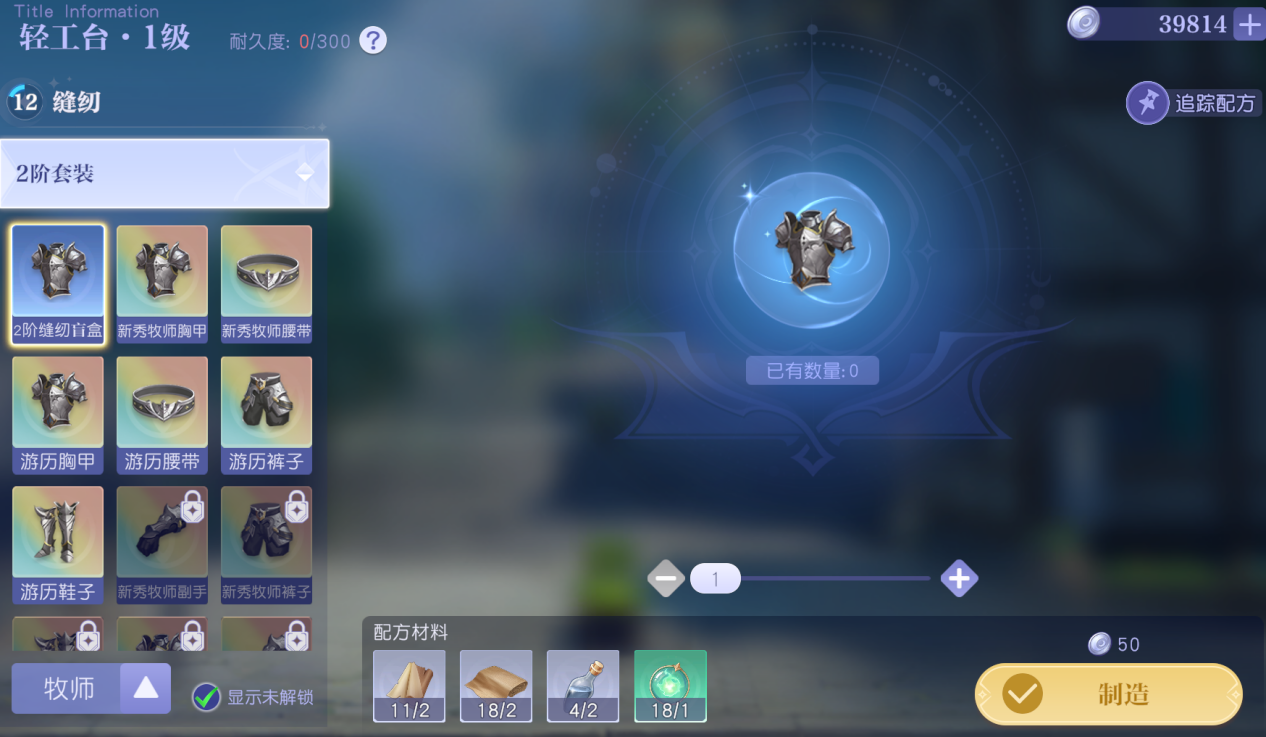
Task: Toggle the 显示未解锁 checkbox
Action: pyautogui.click(x=207, y=697)
